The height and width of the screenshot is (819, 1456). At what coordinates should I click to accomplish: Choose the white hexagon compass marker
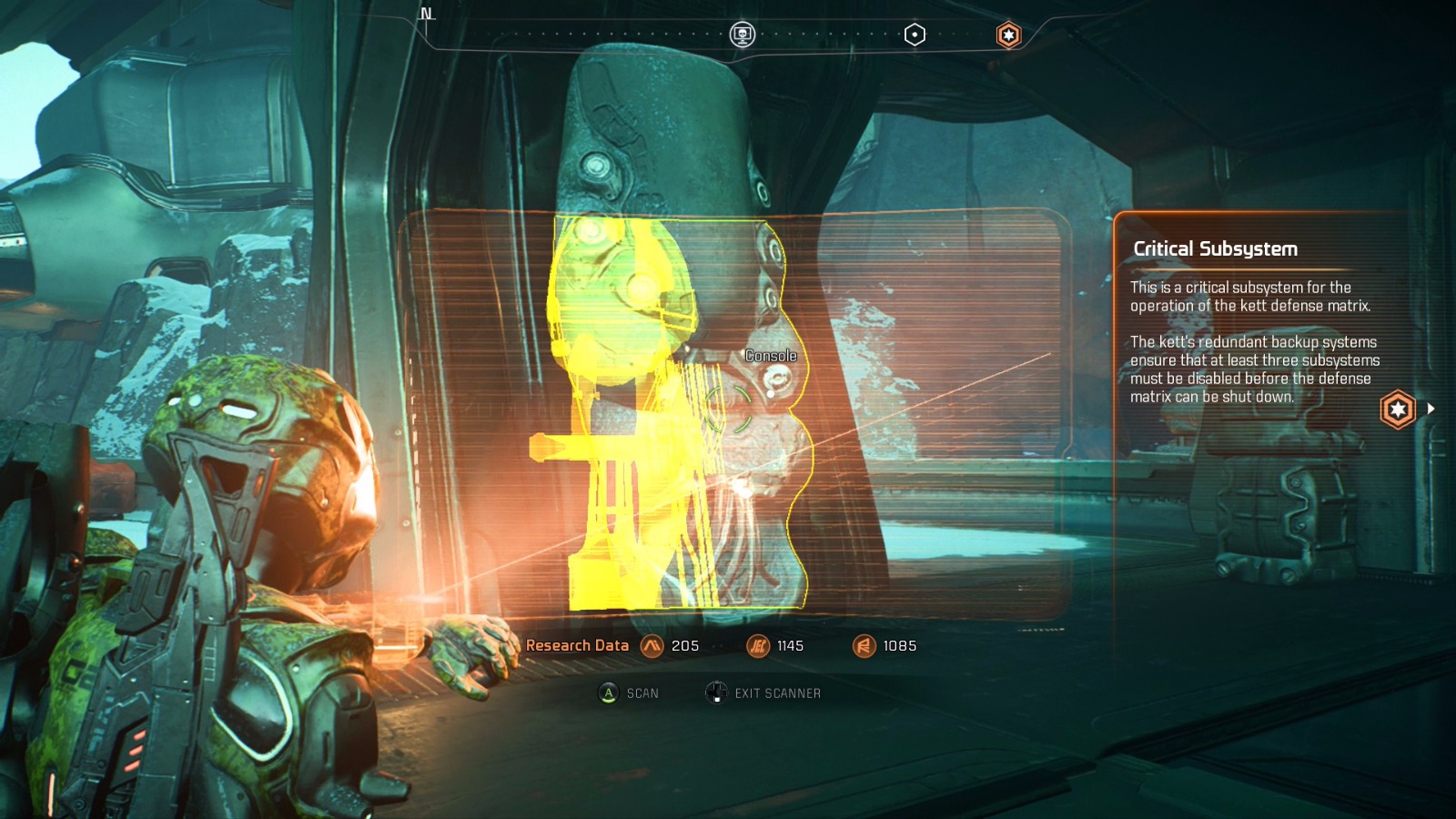pos(915,35)
